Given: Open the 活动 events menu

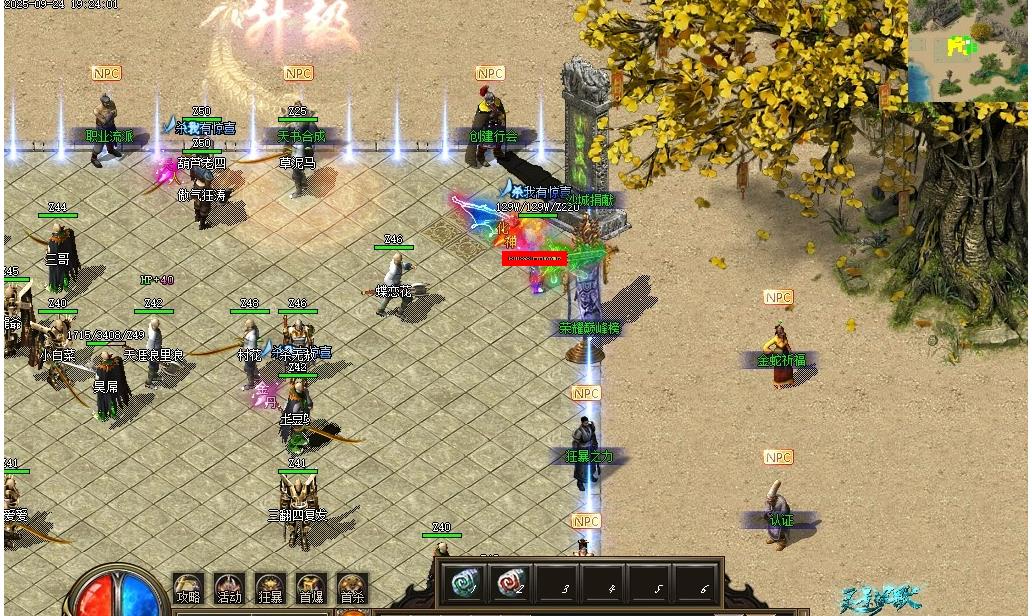Looking at the screenshot, I should coord(229,589).
